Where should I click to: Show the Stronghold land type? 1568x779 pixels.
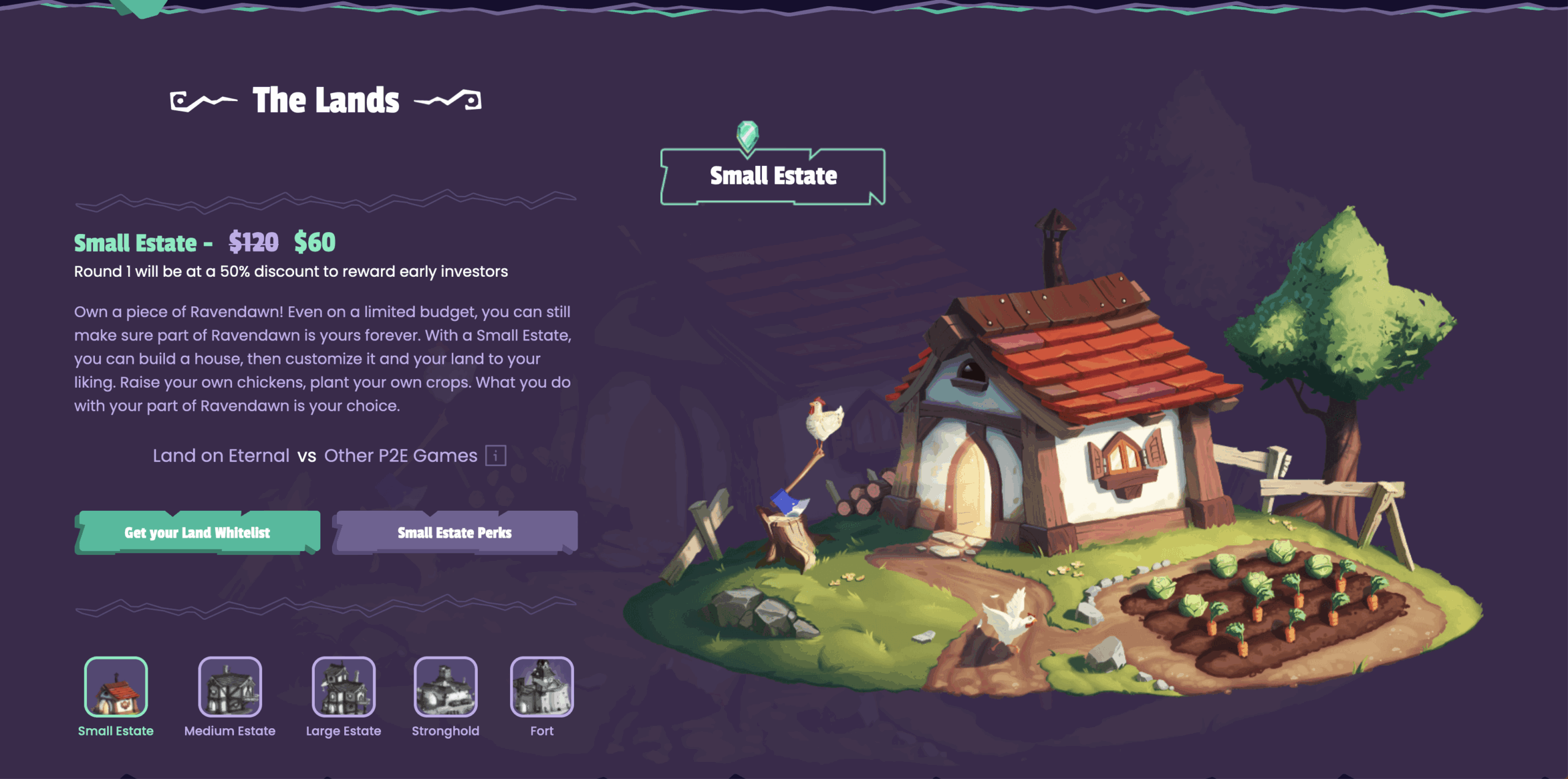point(445,687)
